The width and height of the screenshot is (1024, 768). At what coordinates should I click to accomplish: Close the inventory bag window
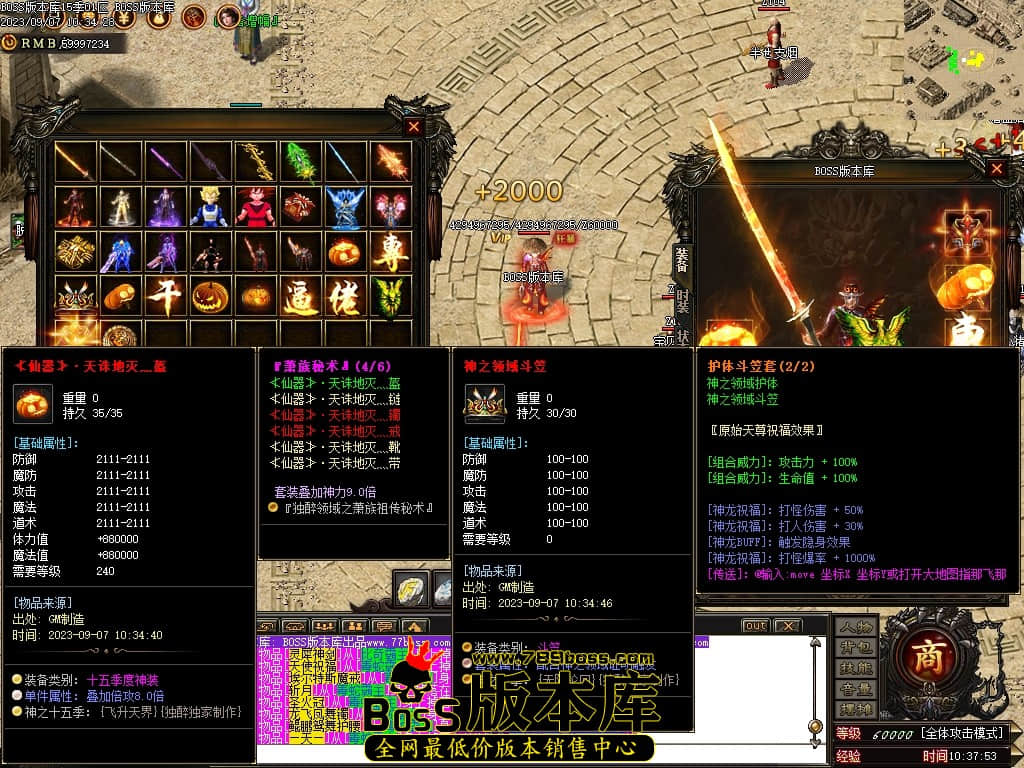pyautogui.click(x=414, y=127)
